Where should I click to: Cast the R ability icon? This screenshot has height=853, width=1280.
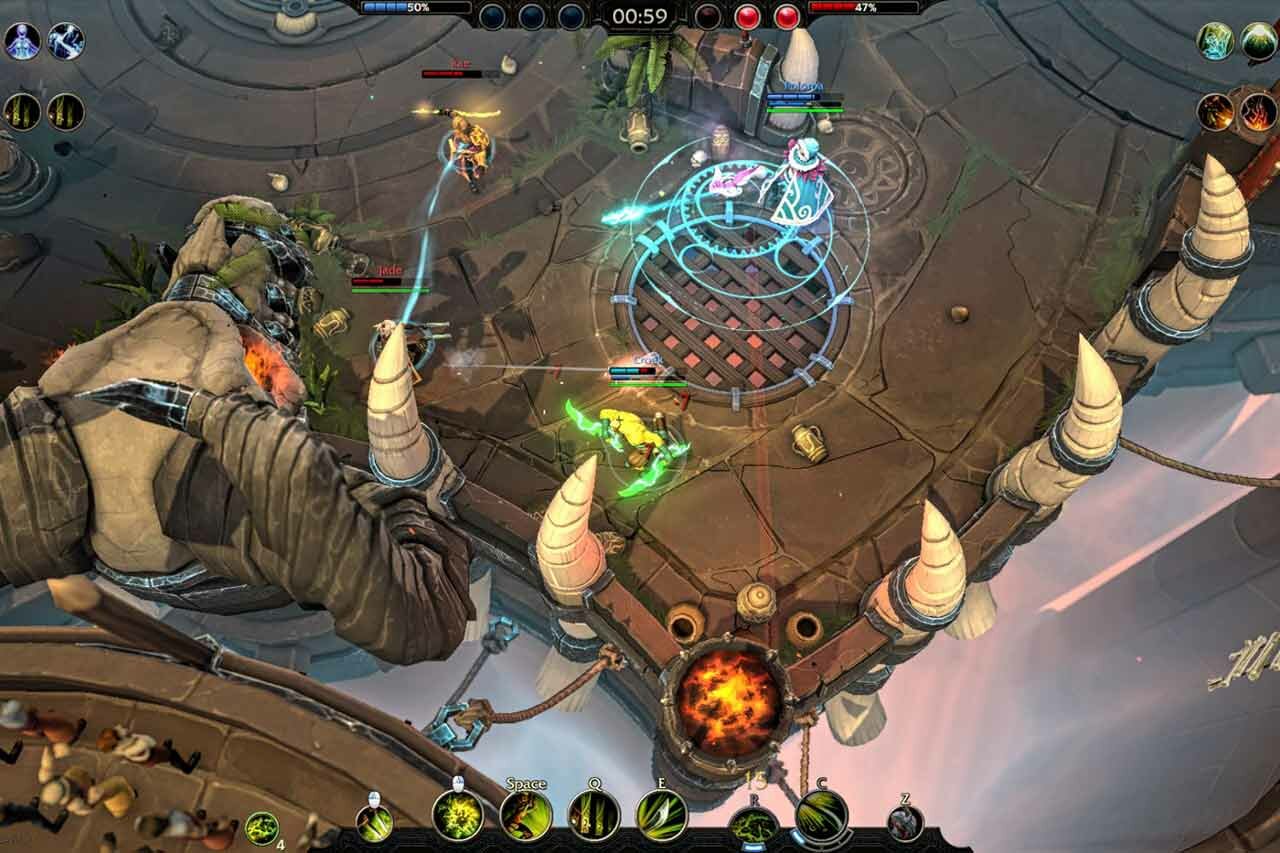(754, 826)
